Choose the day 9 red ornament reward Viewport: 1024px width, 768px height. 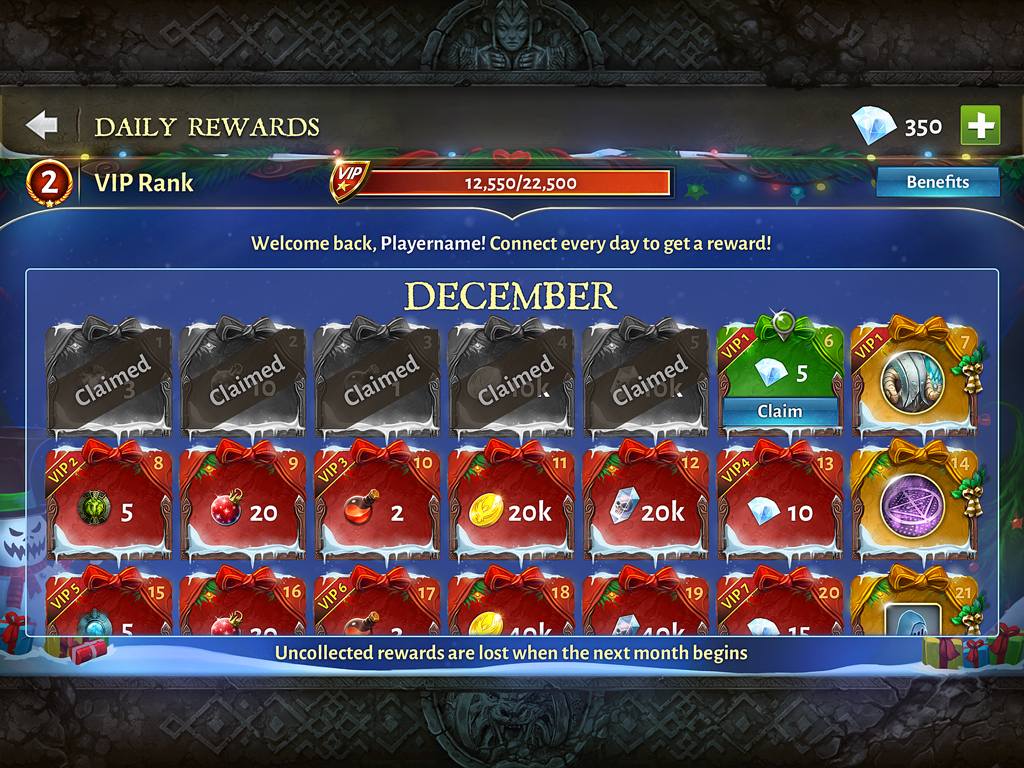point(242,507)
